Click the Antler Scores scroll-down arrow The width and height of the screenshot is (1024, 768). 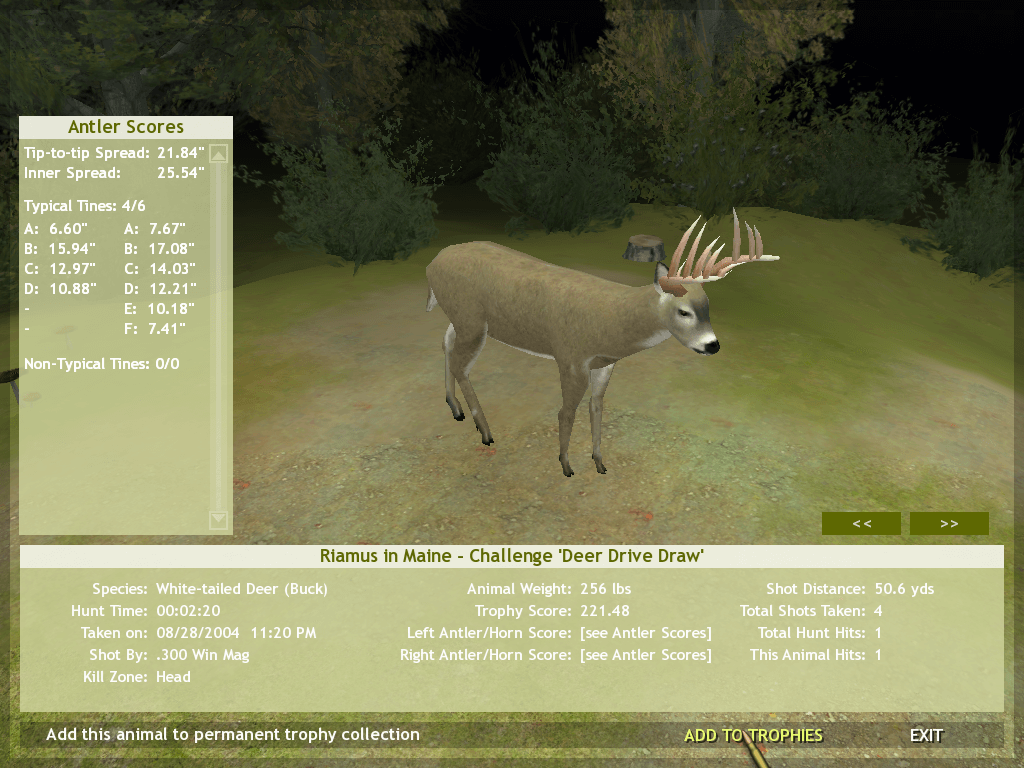point(219,520)
